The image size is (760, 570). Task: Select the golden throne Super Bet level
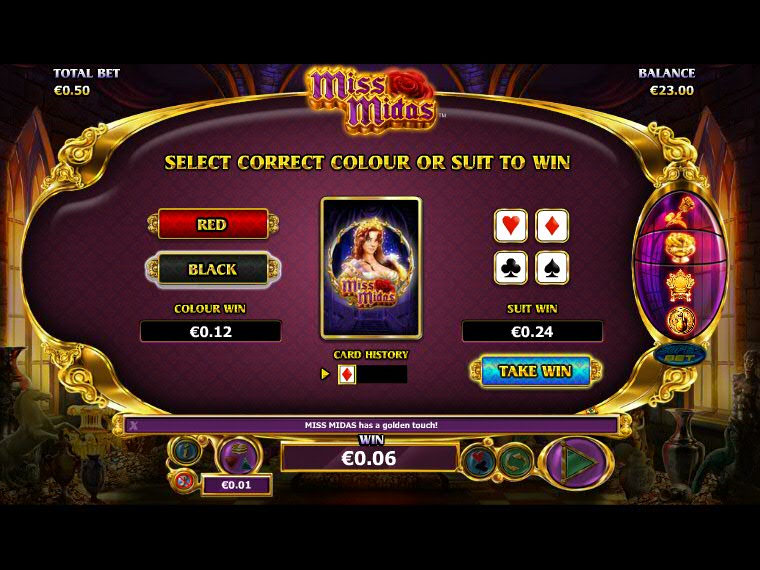pyautogui.click(x=680, y=284)
